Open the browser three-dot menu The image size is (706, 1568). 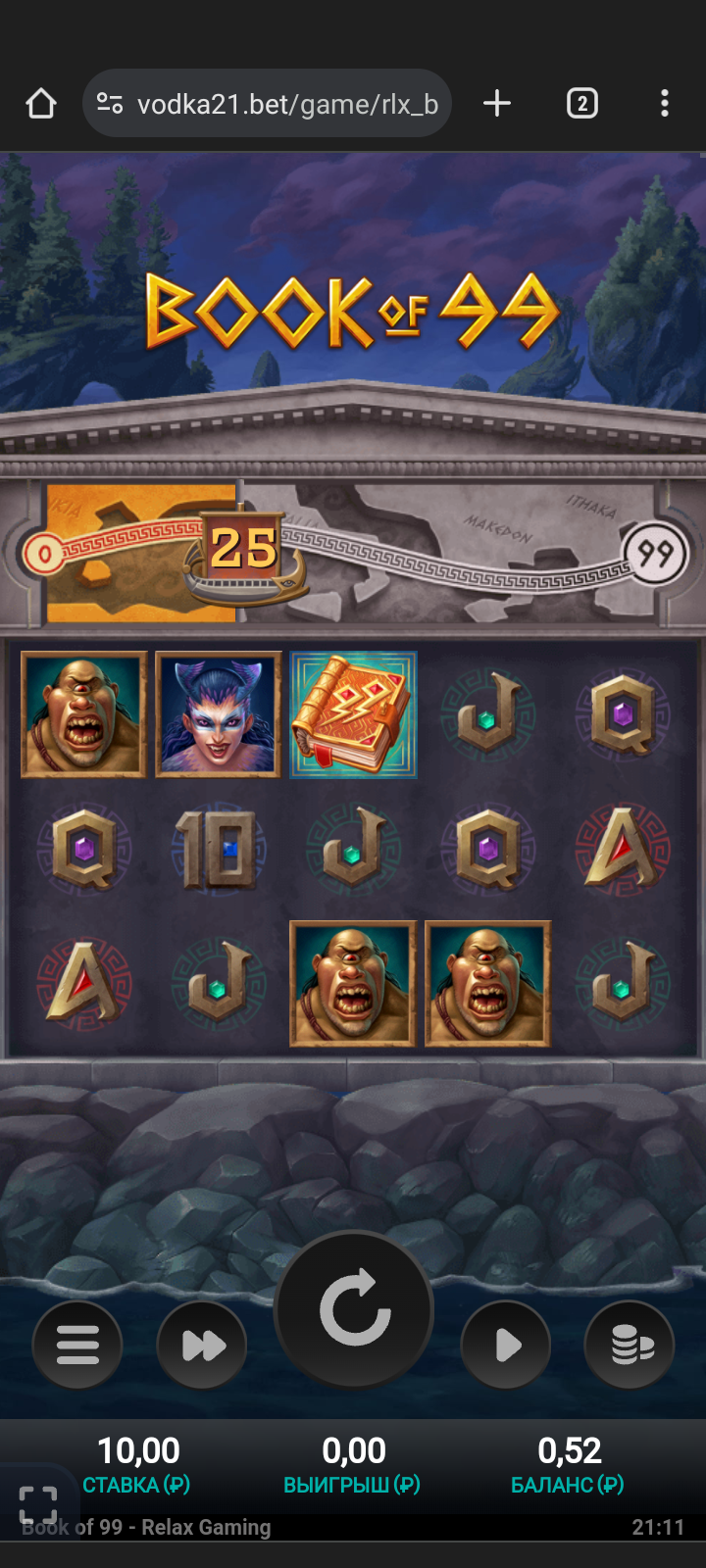coord(665,104)
